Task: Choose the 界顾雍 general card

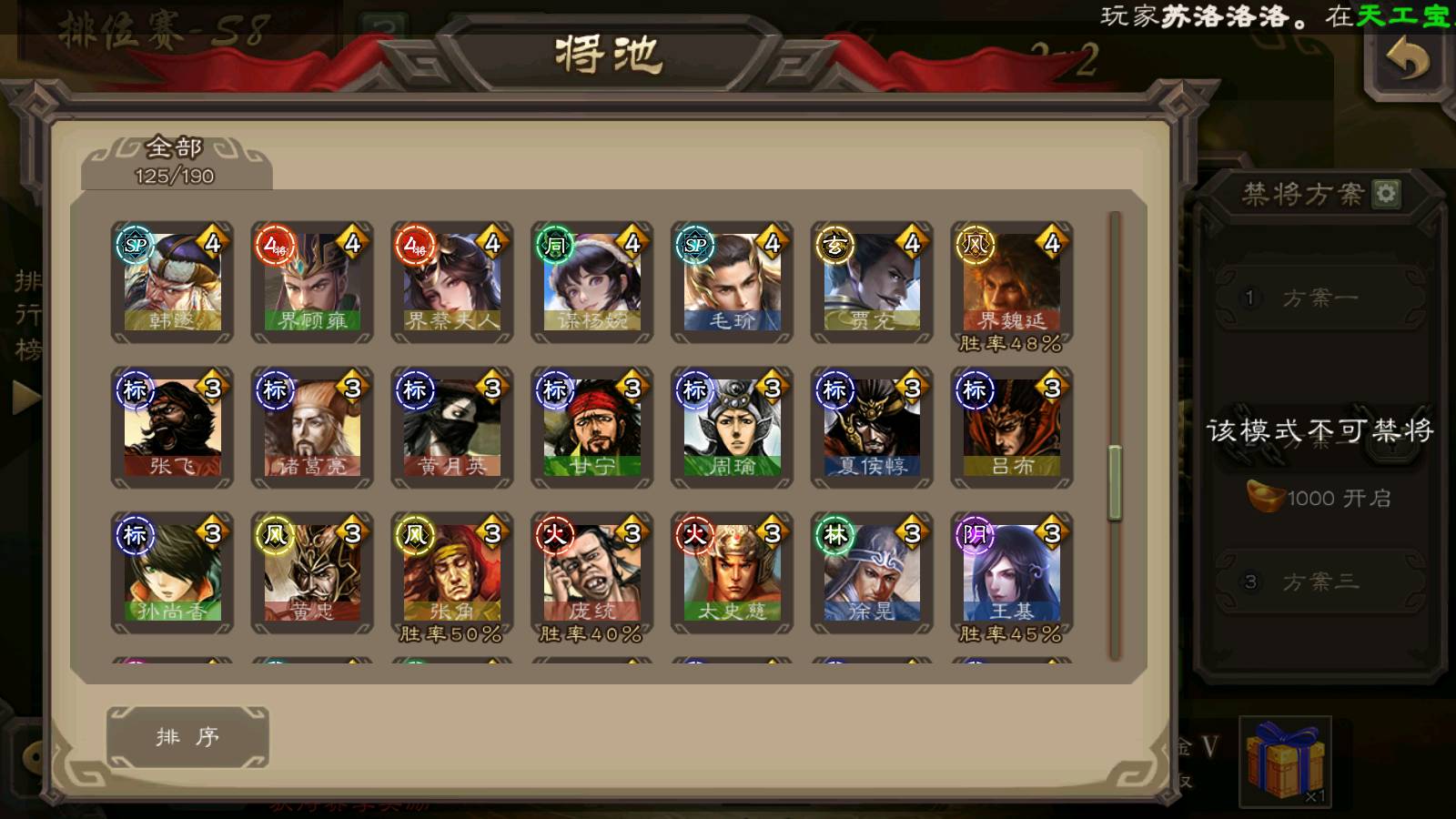Action: (312, 282)
